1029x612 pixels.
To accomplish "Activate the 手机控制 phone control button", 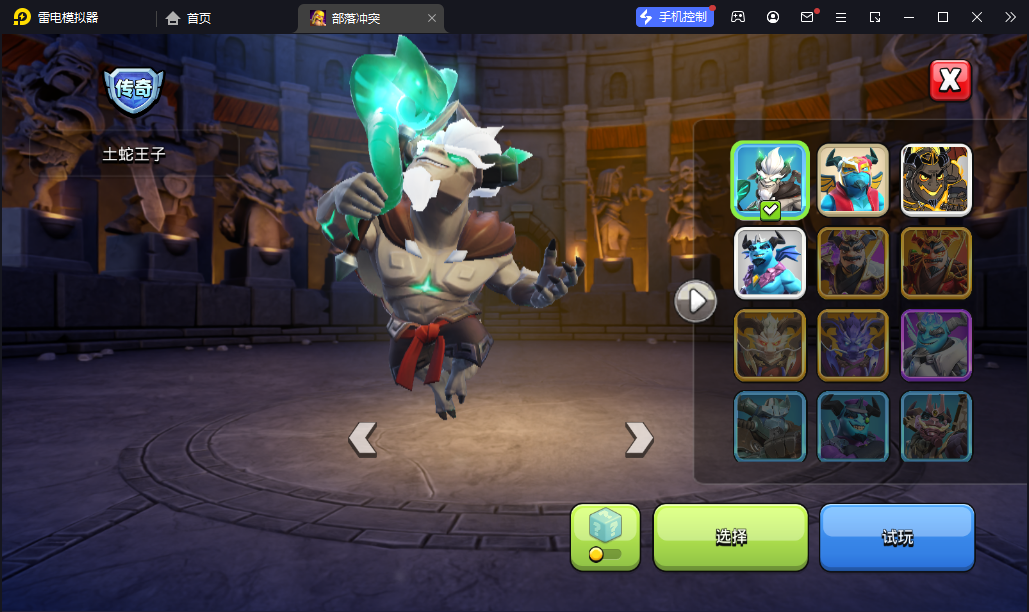I will tap(675, 17).
